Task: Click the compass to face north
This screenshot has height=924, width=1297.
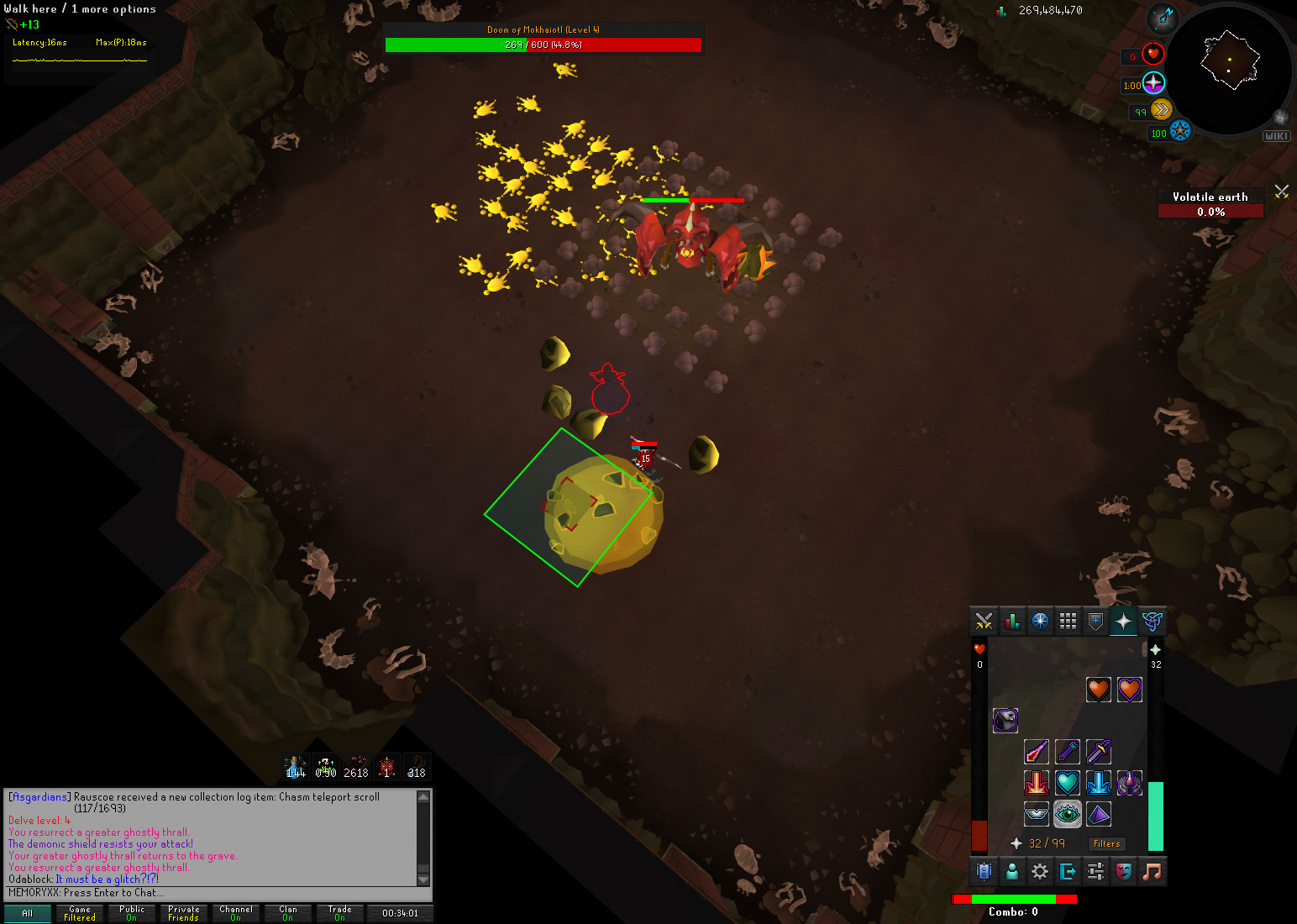Action: tap(1163, 18)
